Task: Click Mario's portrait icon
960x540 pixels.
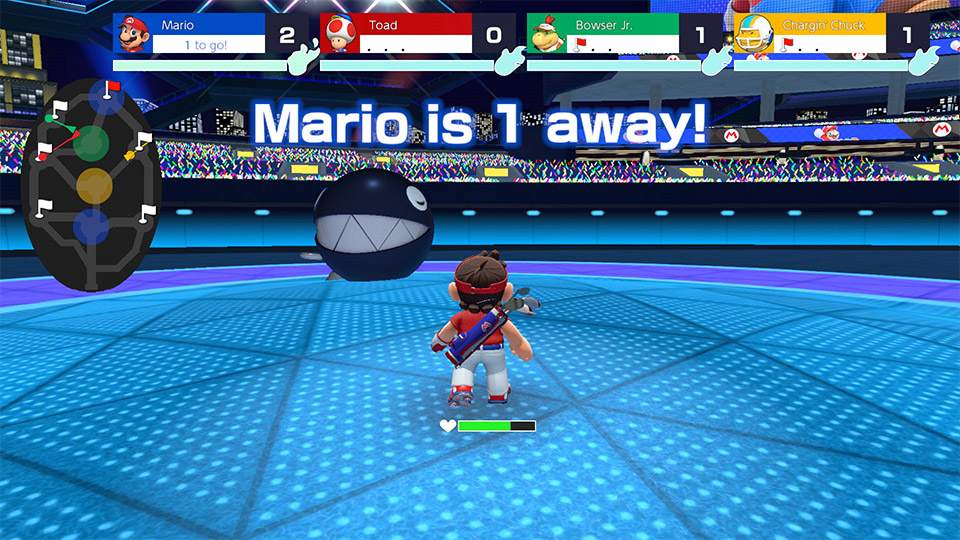Action: [x=133, y=34]
